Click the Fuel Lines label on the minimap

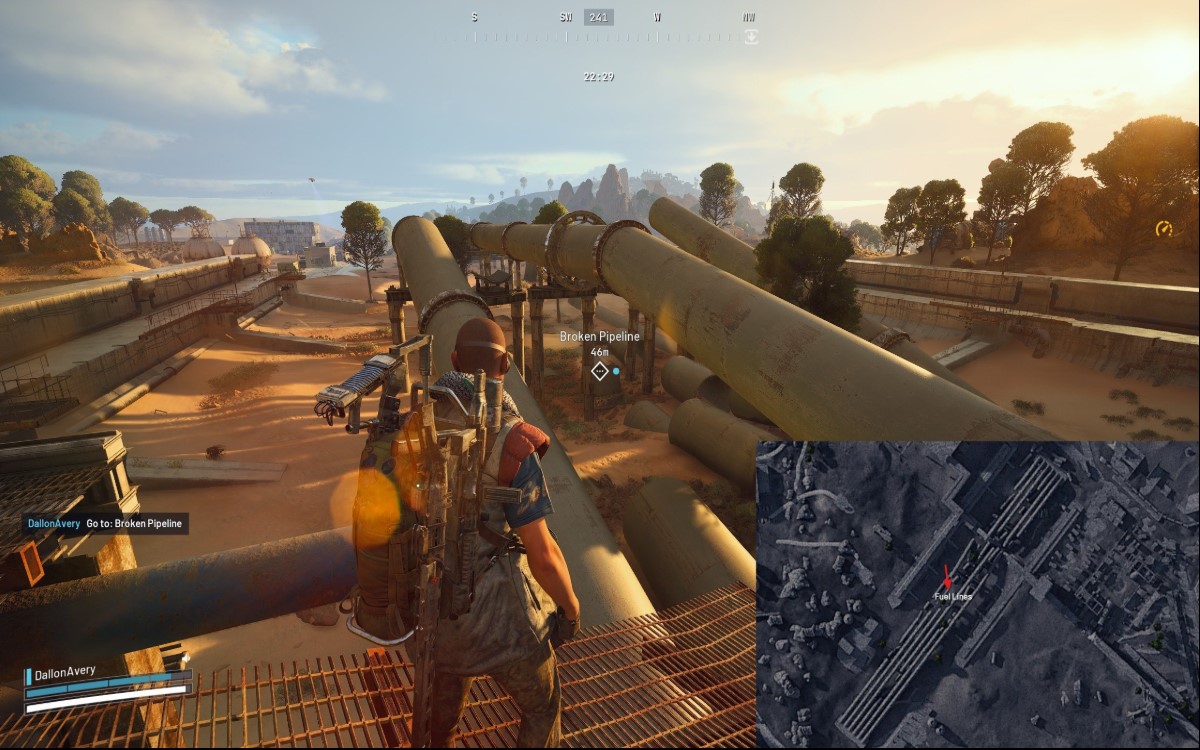[952, 597]
